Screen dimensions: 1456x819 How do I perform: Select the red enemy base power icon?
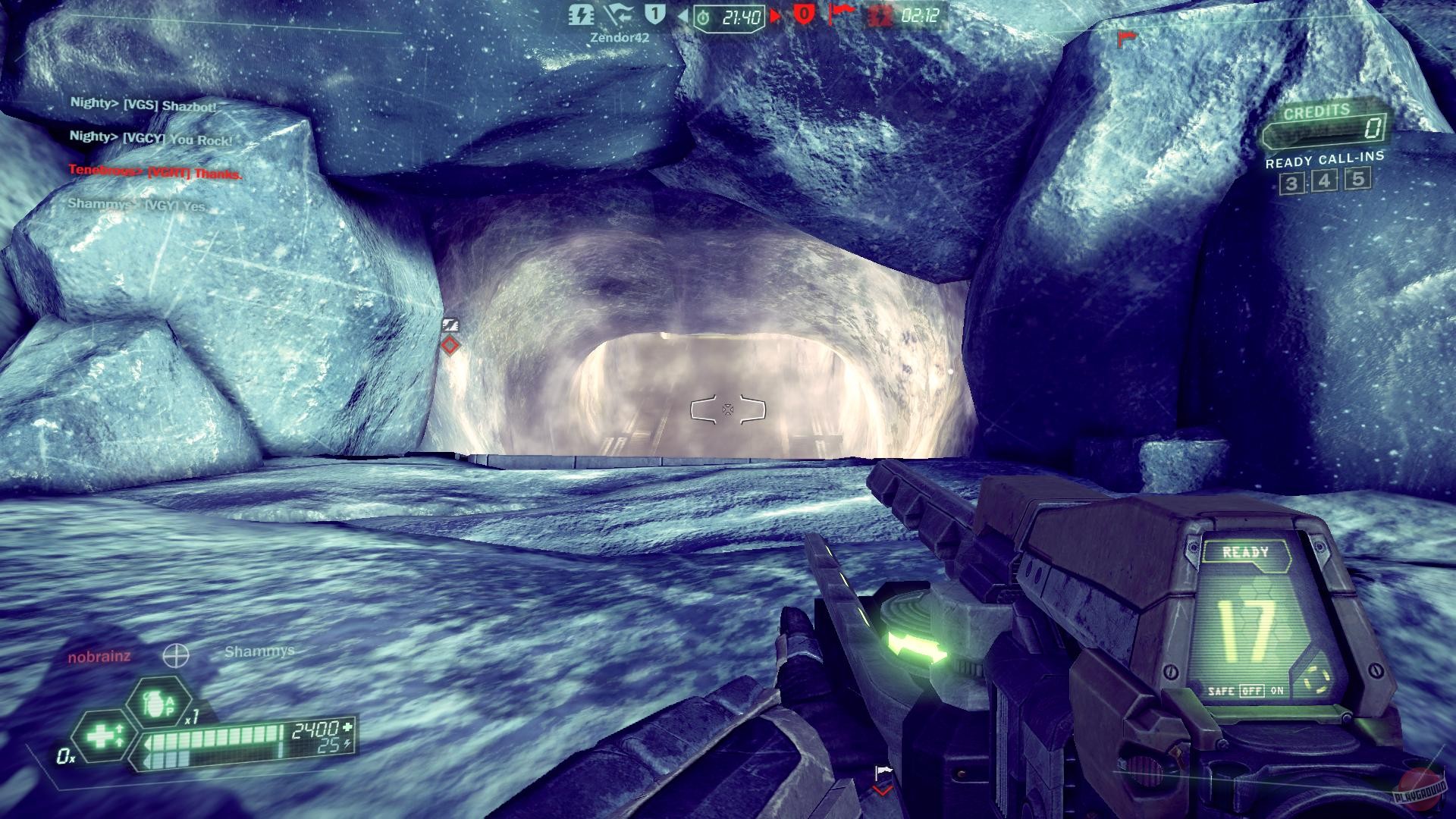(880, 17)
